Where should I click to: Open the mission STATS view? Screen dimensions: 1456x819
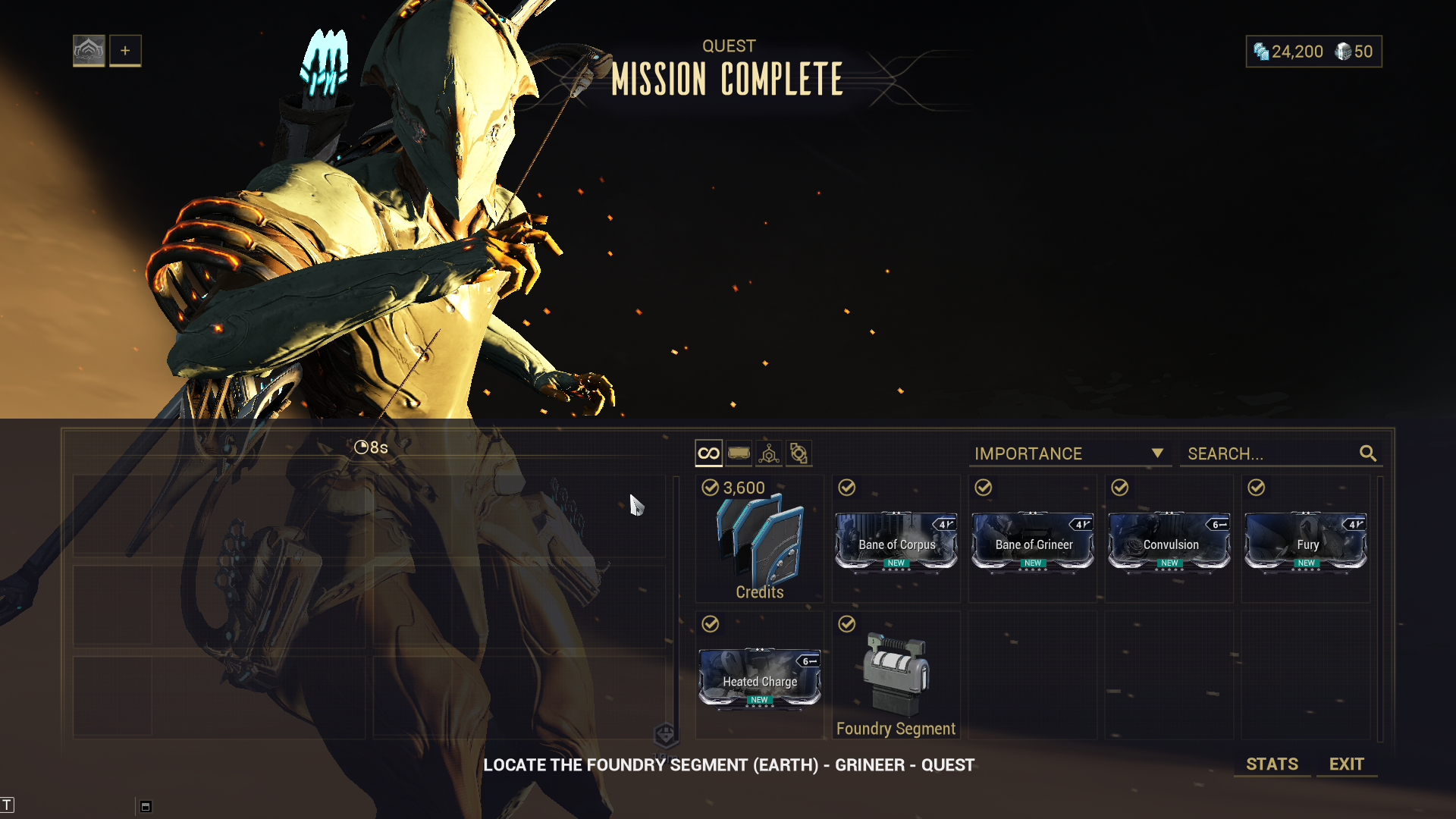point(1272,764)
